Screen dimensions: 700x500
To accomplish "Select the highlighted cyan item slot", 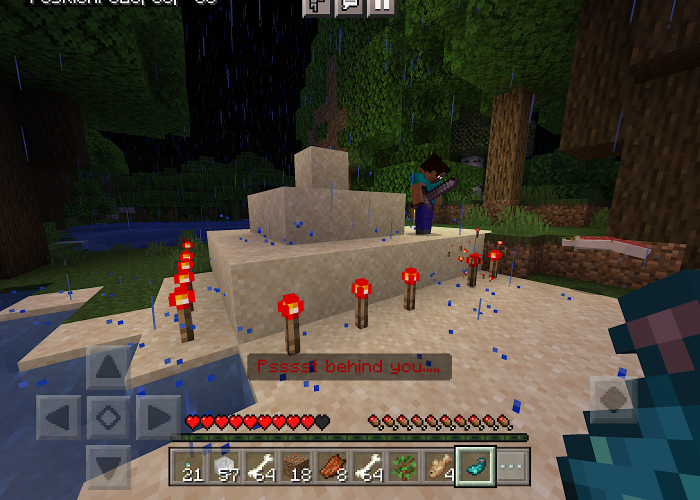I will click(x=475, y=466).
